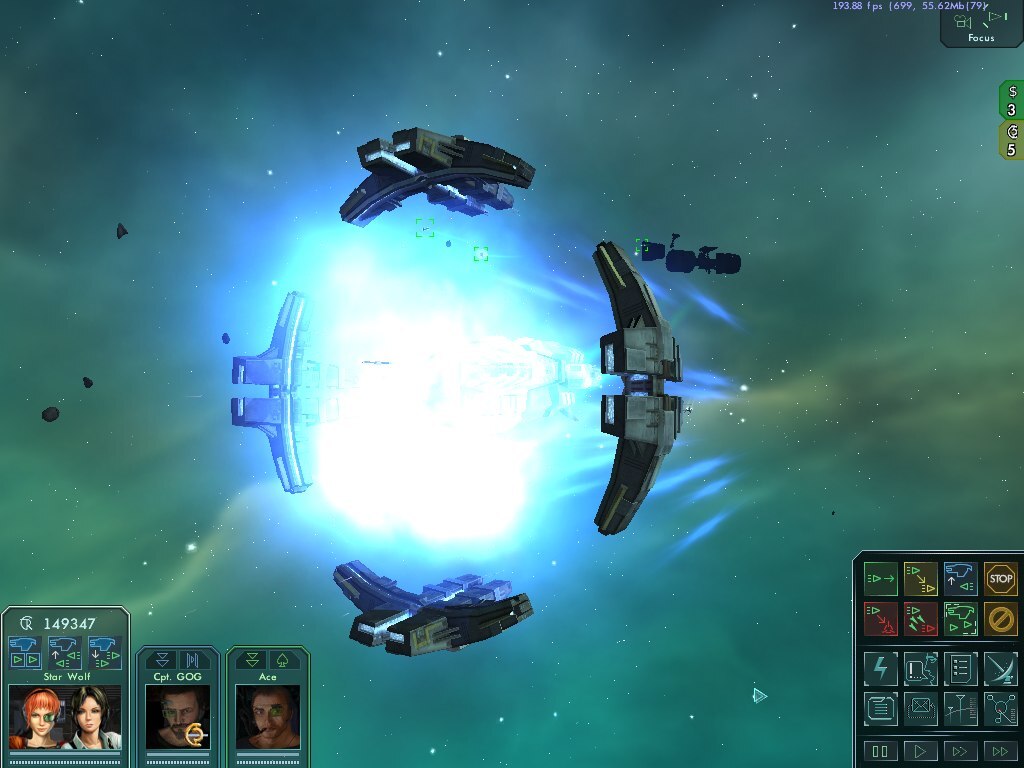Screen dimensions: 1024x768
Task: Select the Ace pilot portrait
Action: [267, 716]
